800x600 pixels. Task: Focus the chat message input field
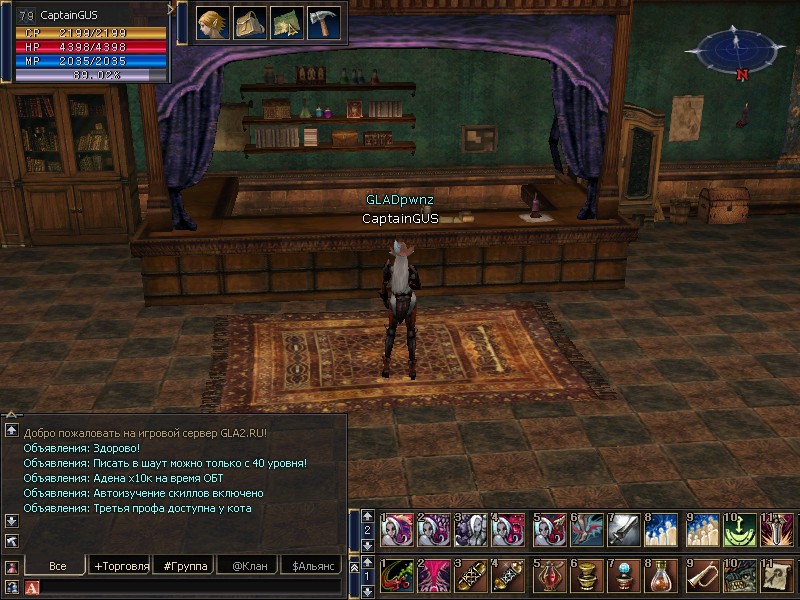(190, 587)
